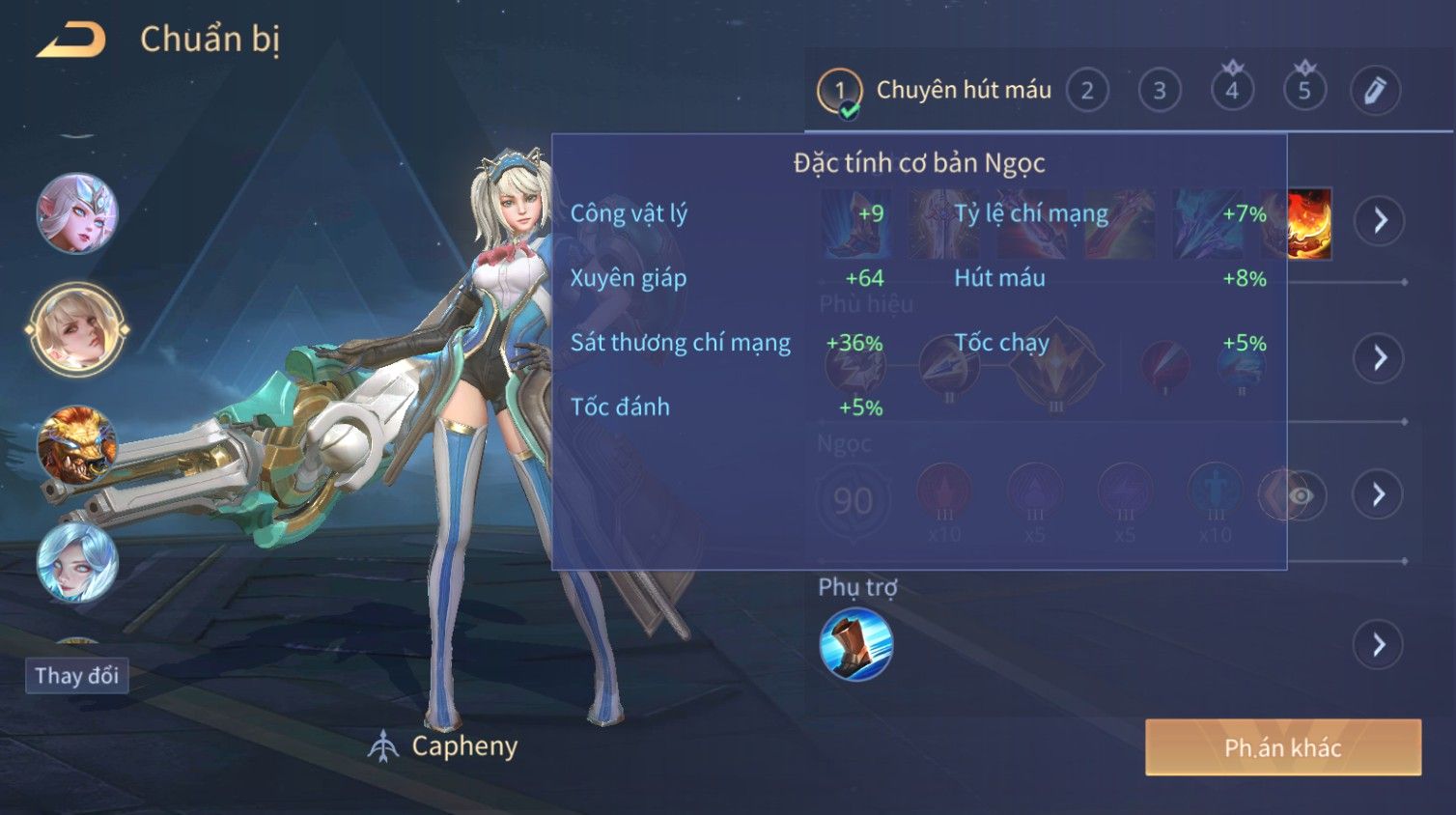The image size is (1456, 815).
Task: Choose locked preset number 5
Action: 1304,91
